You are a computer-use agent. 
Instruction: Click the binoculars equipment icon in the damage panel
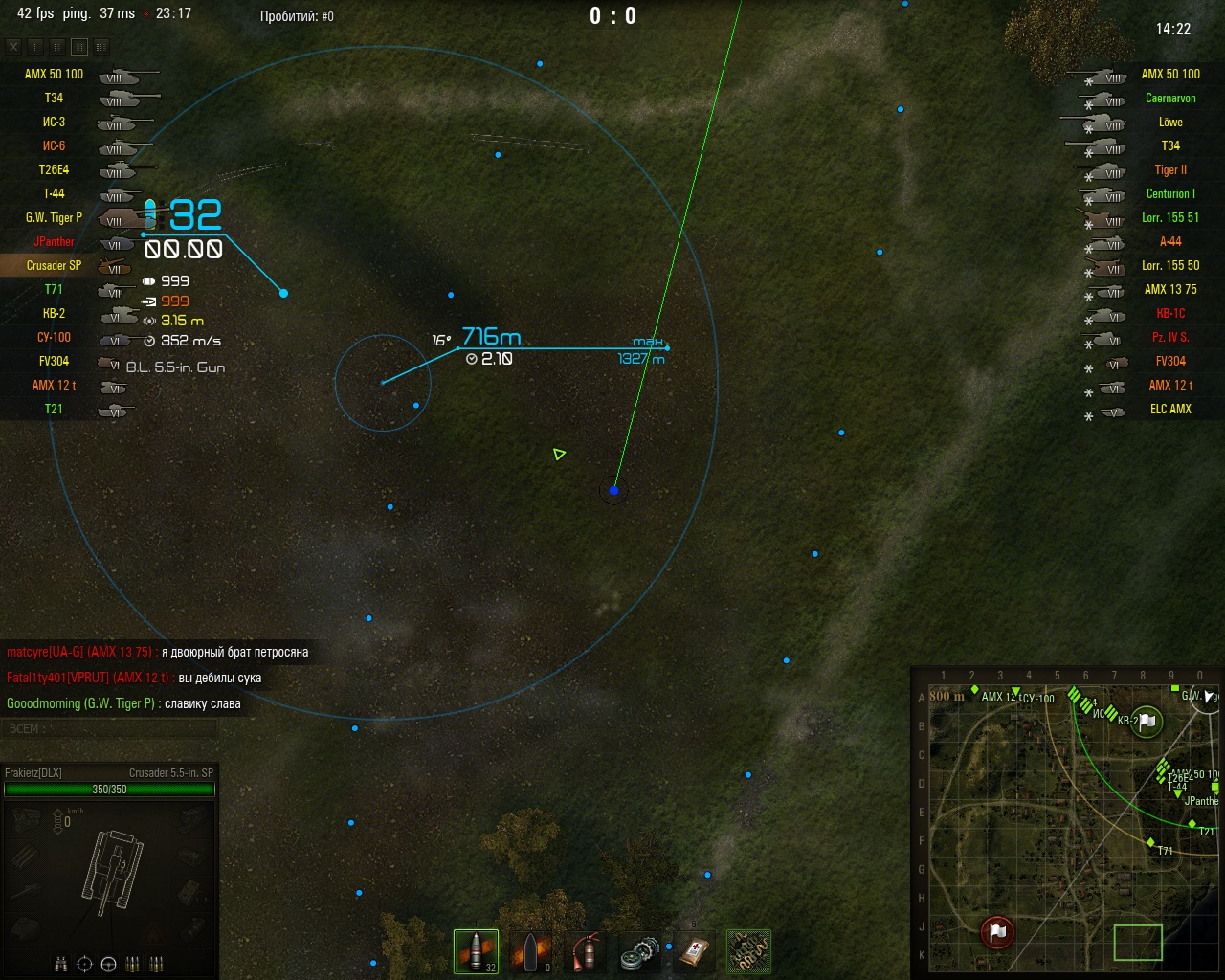61,964
